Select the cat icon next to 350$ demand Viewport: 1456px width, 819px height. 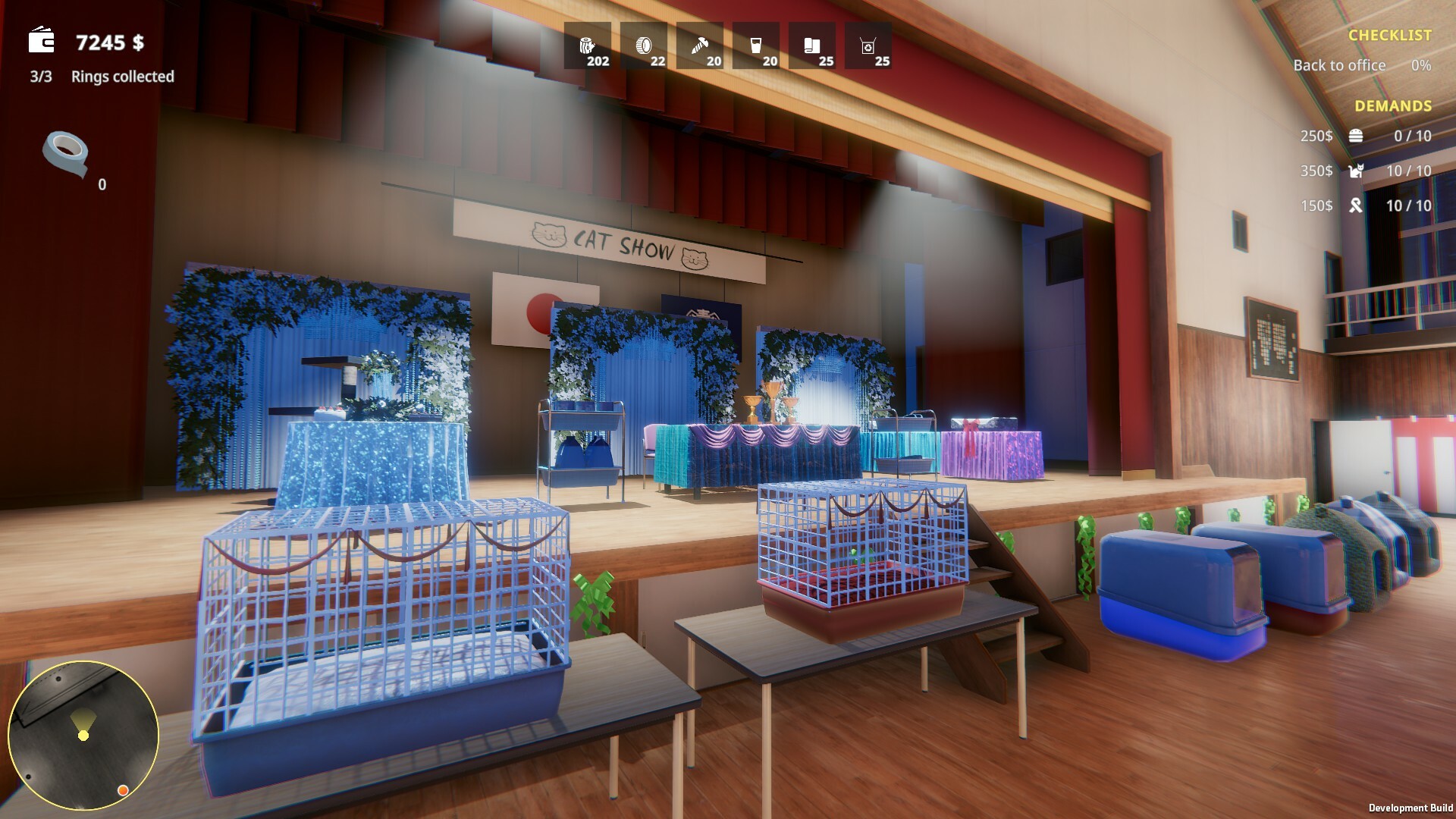(x=1357, y=171)
